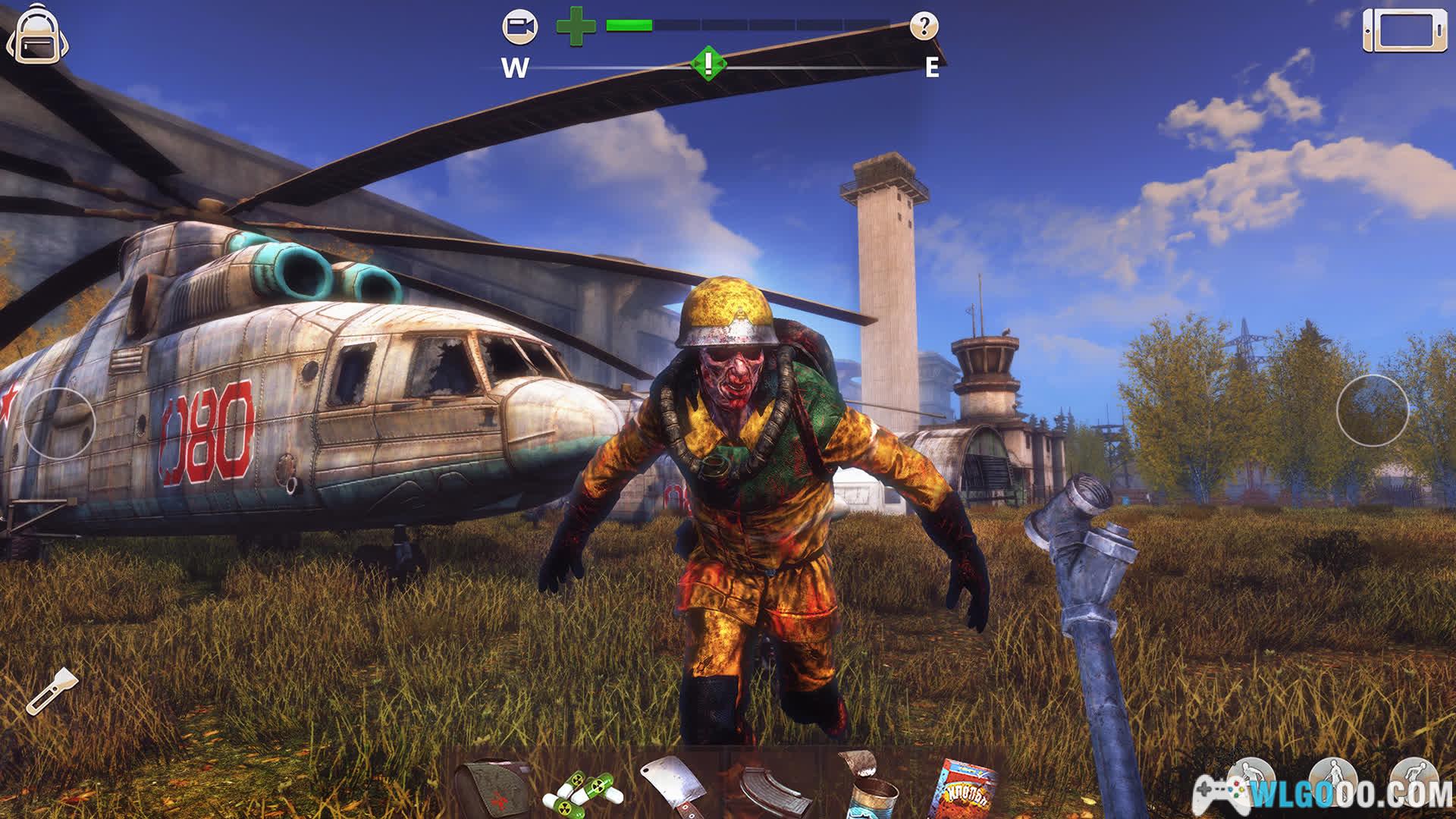Take the anti-radiation pills
The height and width of the screenshot is (819, 1456).
(x=582, y=792)
